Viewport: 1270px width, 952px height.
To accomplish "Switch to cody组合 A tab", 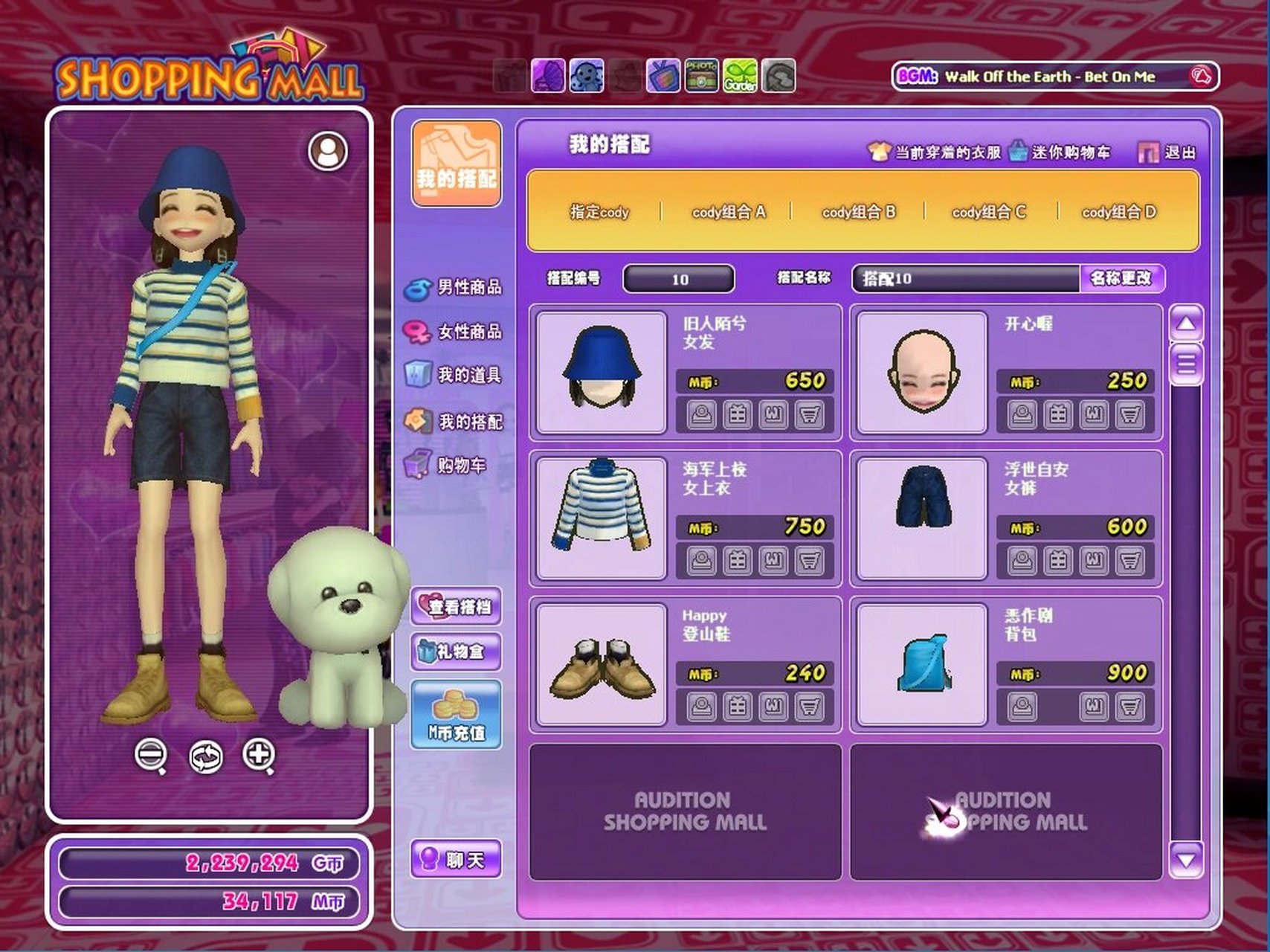I will tap(728, 212).
